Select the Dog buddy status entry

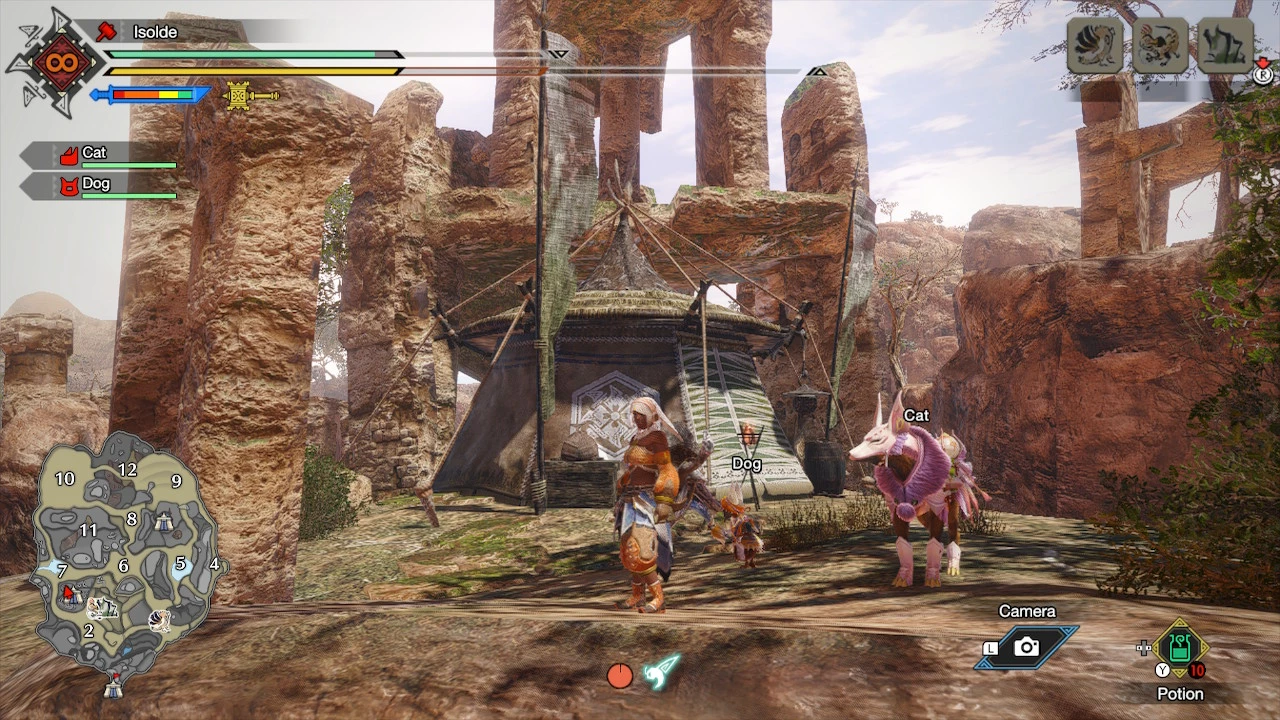click(100, 186)
